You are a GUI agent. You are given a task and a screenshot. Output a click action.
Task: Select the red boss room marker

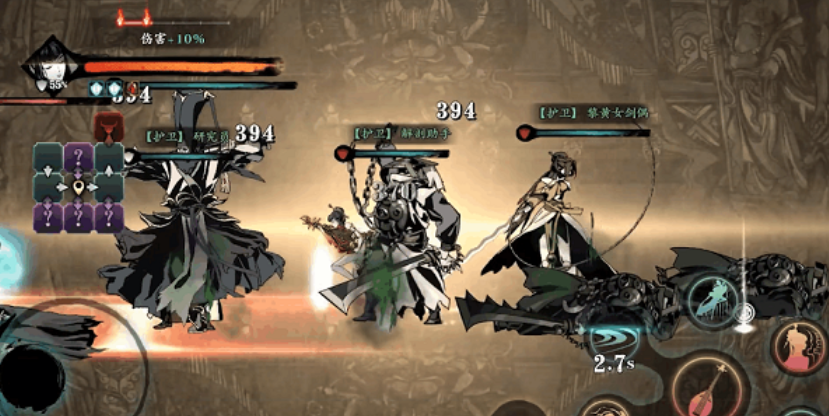coord(106,127)
